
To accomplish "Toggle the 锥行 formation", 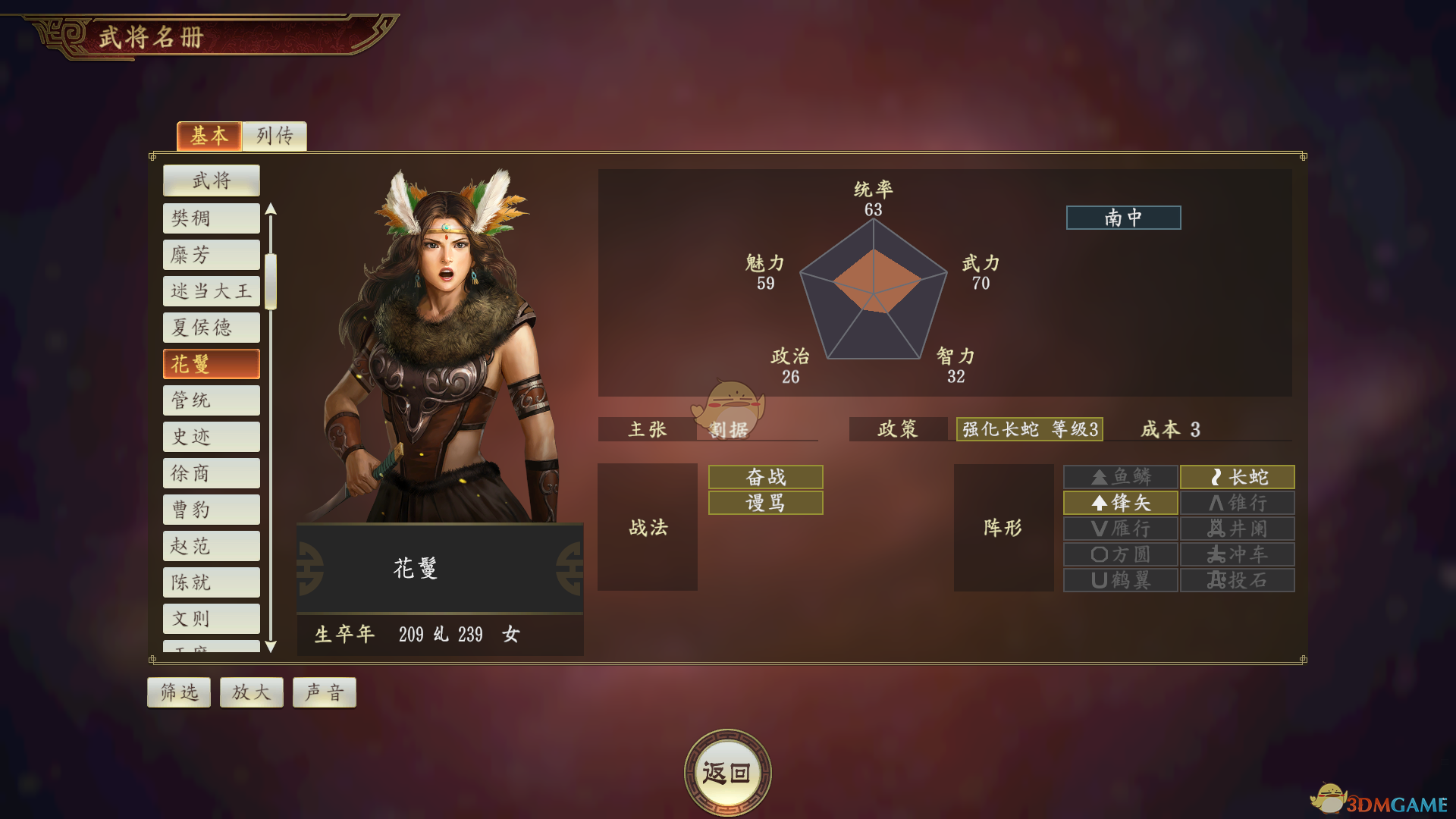I will coord(1236,503).
